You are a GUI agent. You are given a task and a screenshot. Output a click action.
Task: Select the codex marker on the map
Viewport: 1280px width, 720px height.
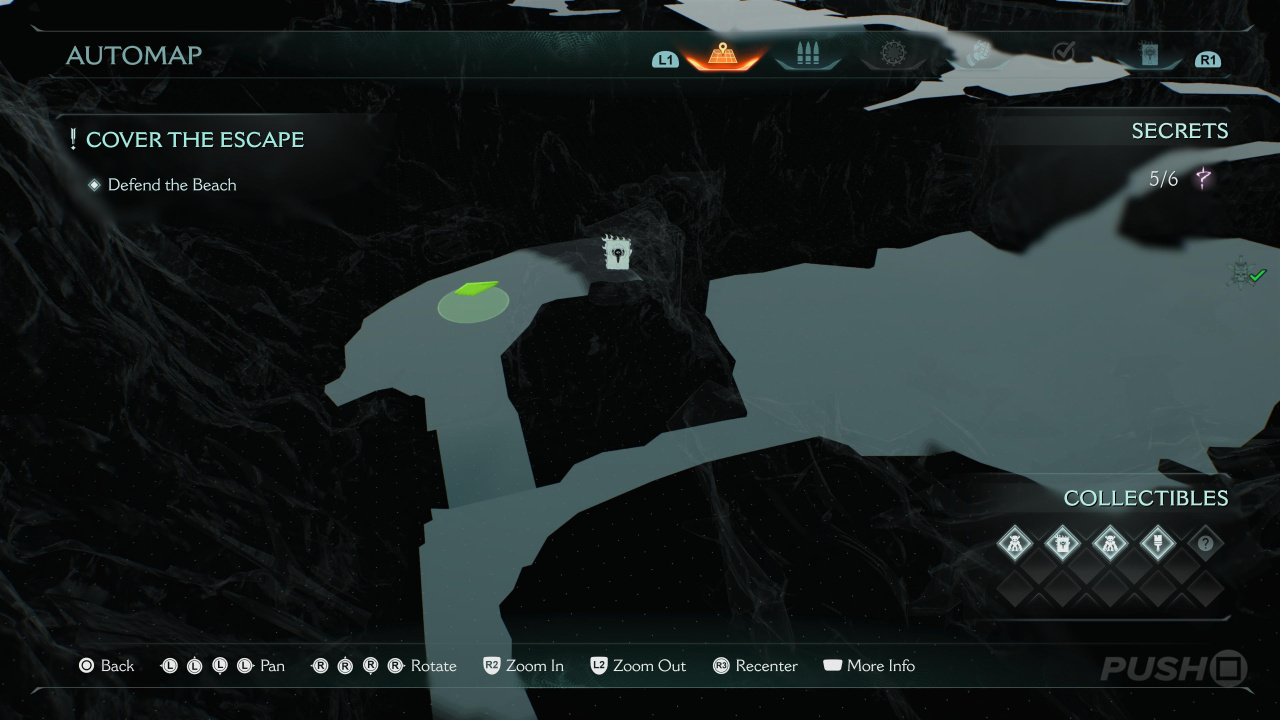[x=619, y=253]
